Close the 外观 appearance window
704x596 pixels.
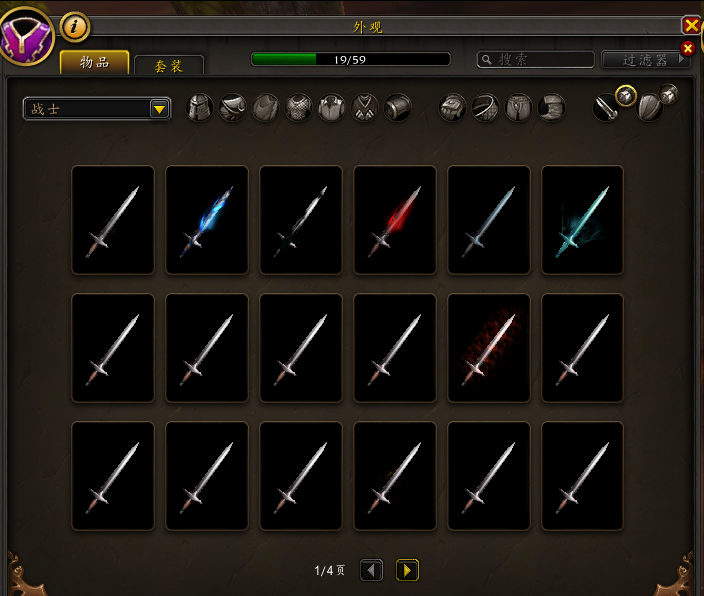point(691,25)
